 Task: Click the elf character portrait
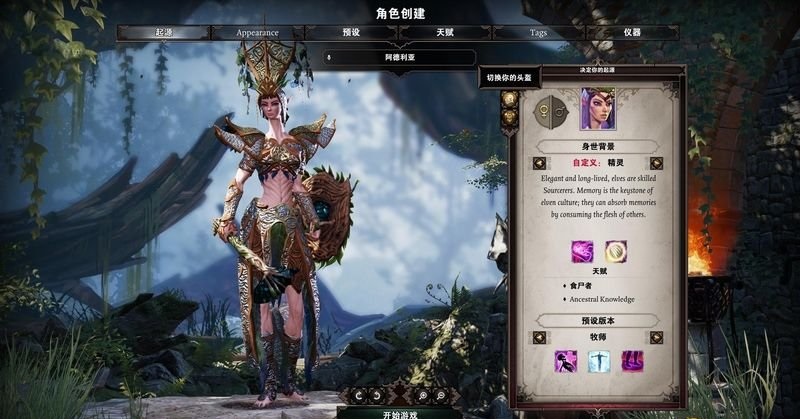pos(597,109)
